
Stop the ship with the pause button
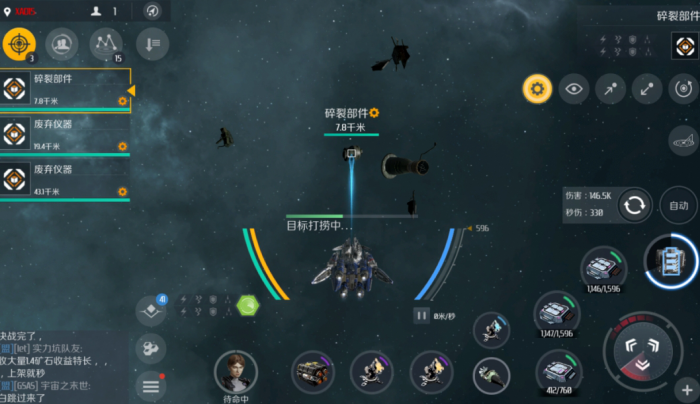coord(422,315)
